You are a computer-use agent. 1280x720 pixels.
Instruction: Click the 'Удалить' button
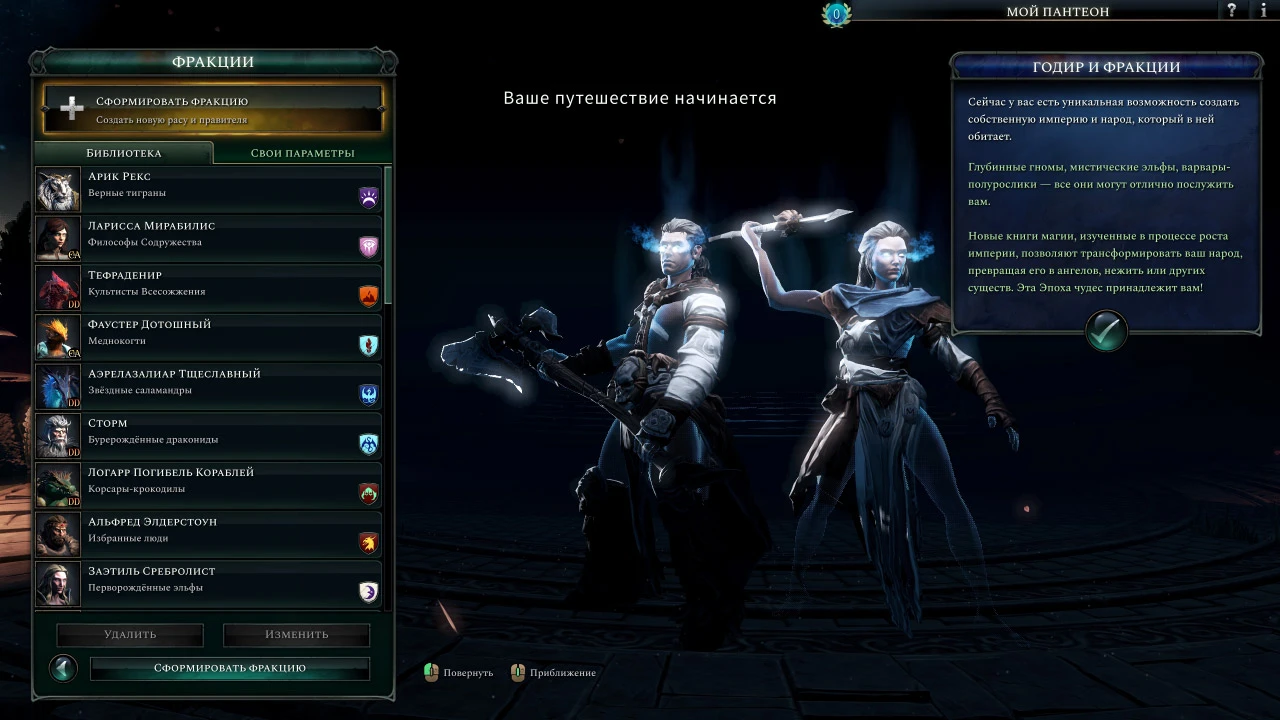click(130, 635)
